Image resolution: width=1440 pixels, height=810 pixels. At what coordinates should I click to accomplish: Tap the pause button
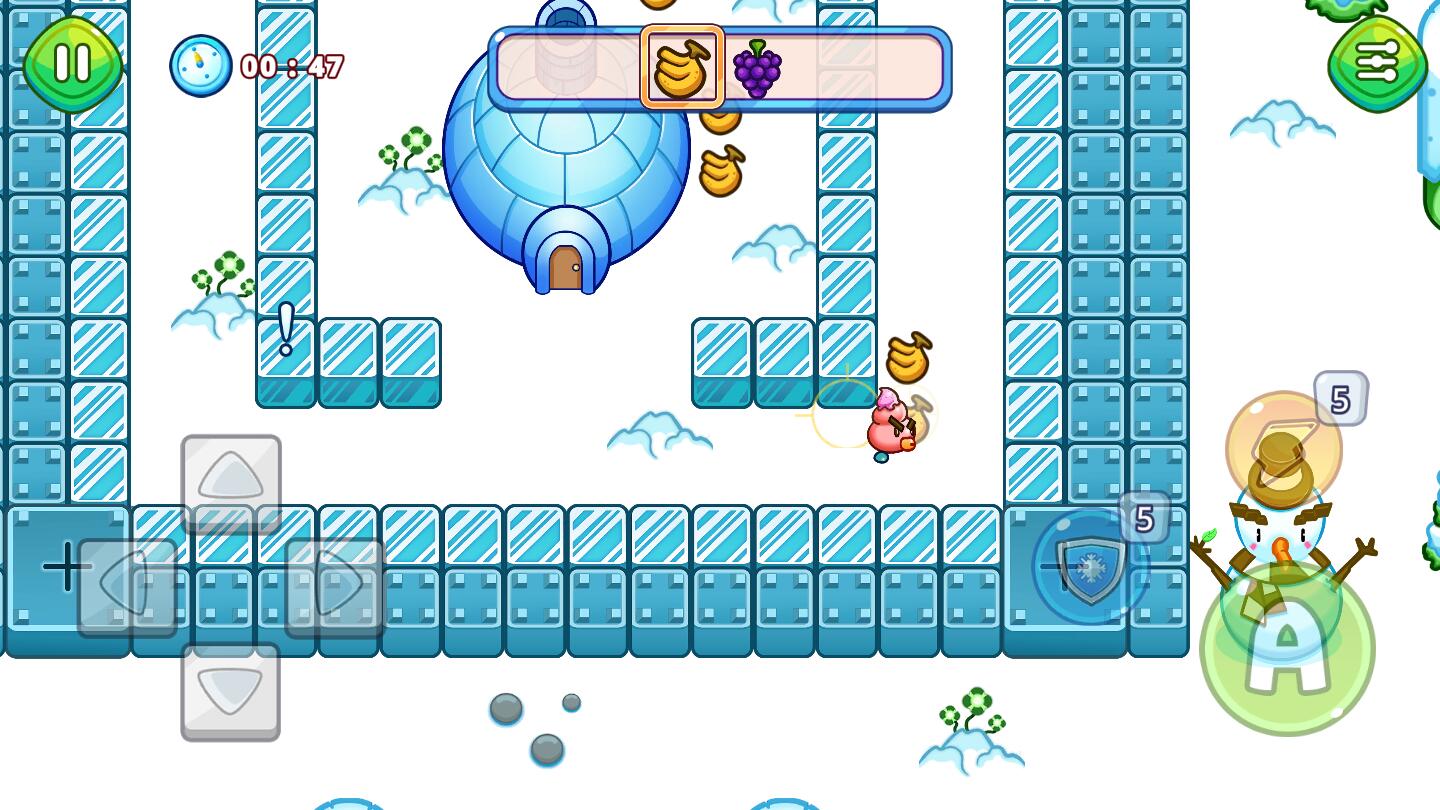coord(70,65)
